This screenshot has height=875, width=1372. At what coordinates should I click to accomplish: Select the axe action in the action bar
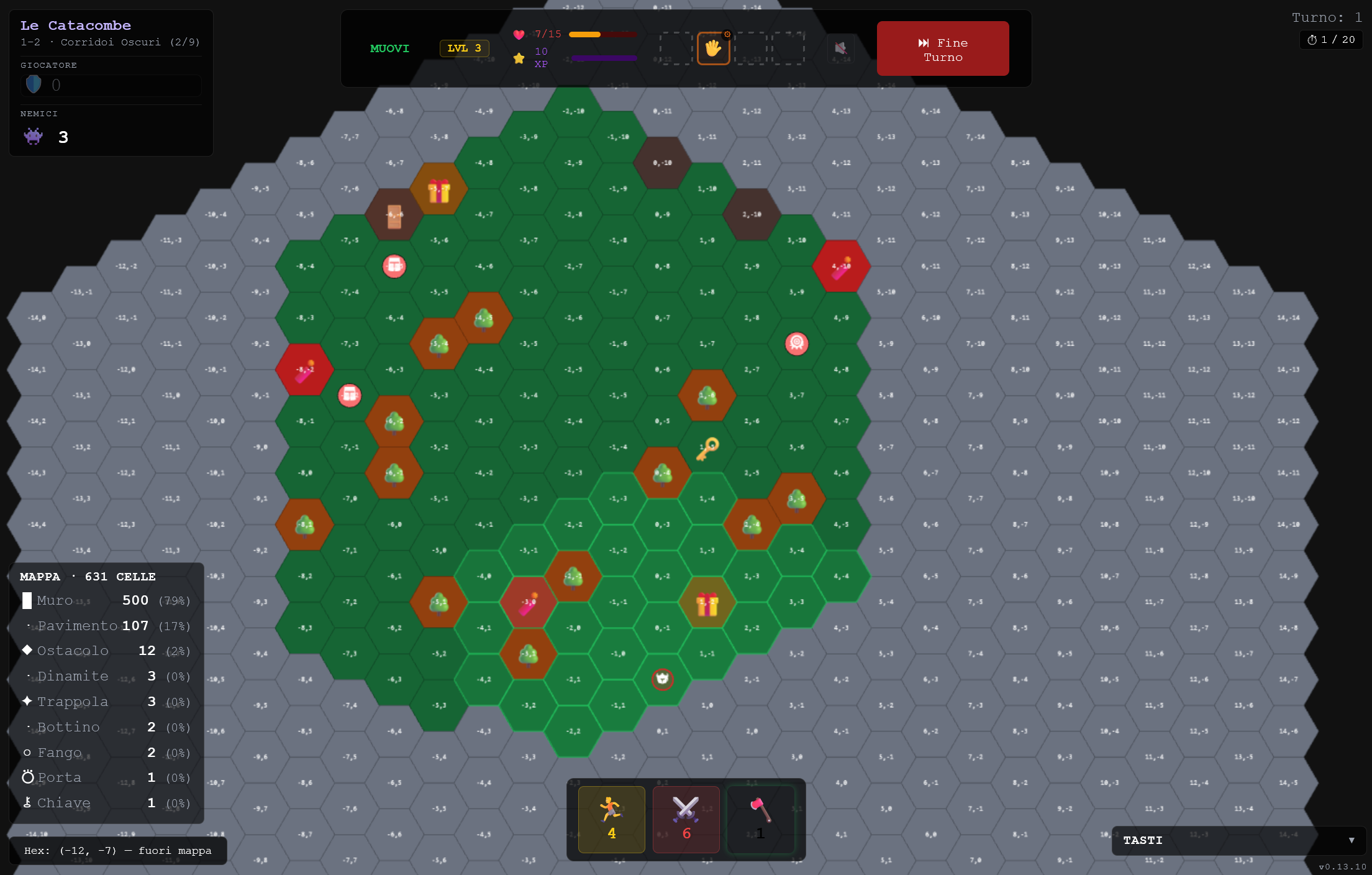coord(760,819)
